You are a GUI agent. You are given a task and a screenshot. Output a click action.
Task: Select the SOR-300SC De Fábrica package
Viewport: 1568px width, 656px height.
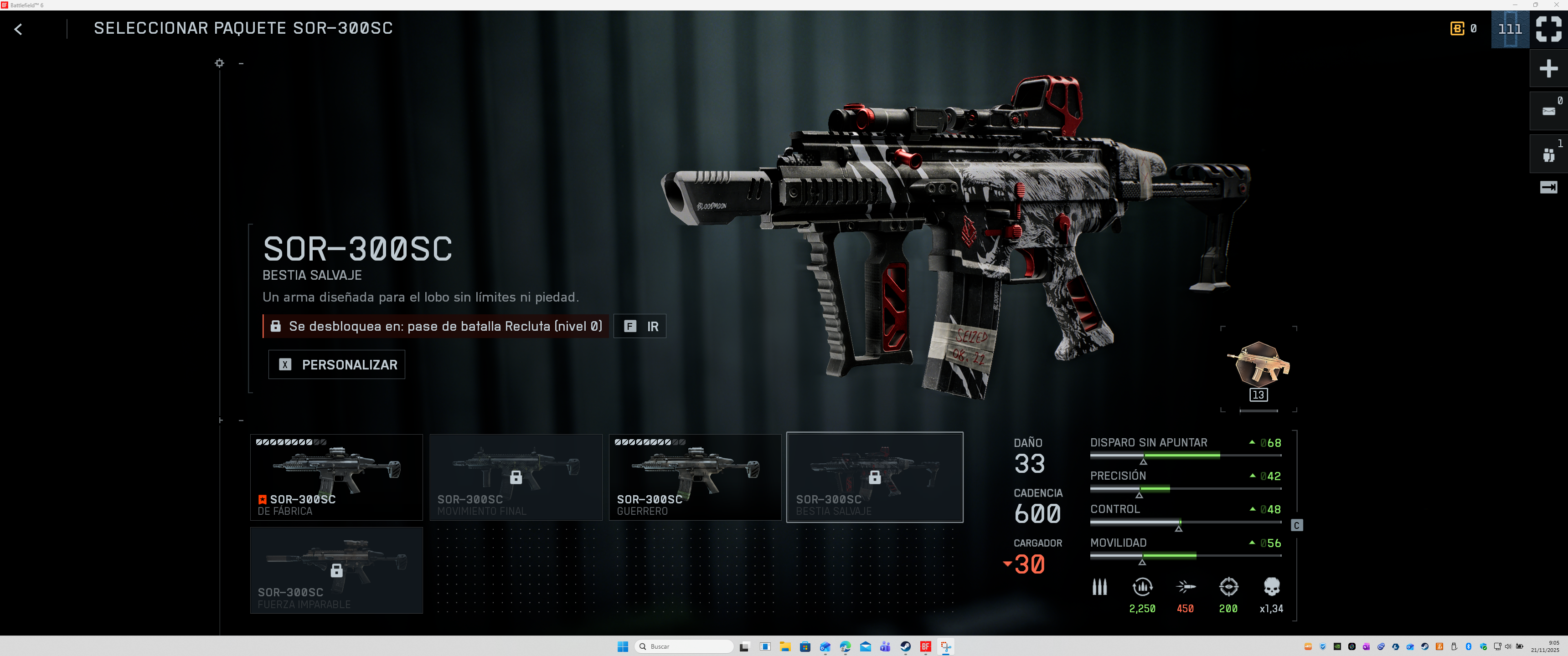(336, 477)
